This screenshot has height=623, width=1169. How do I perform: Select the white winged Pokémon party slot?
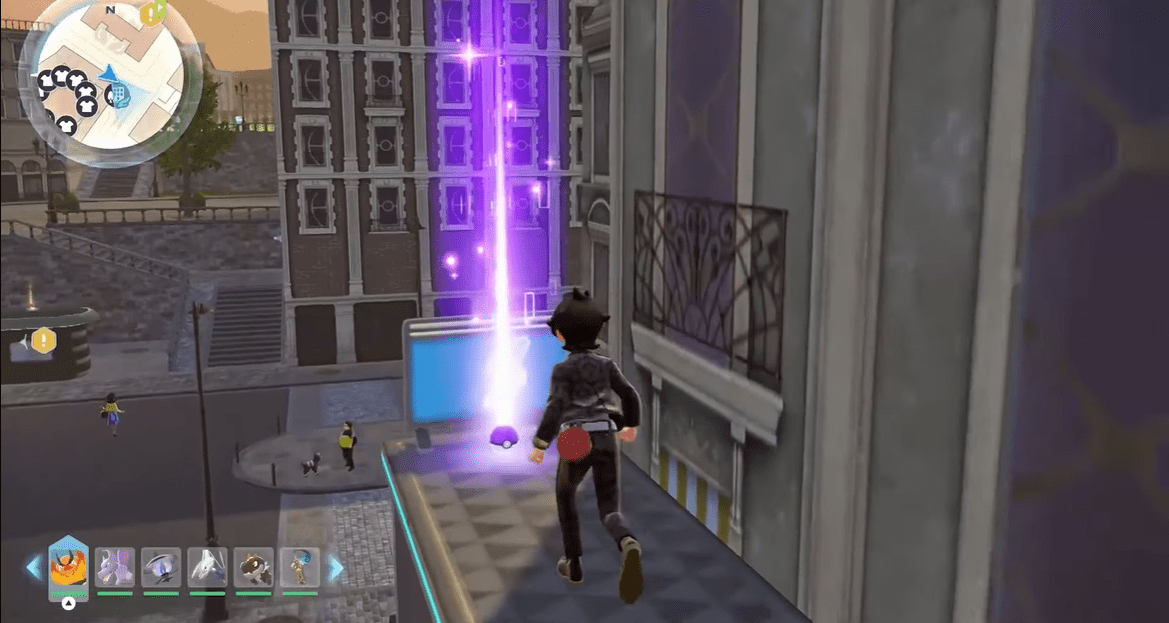(207, 568)
